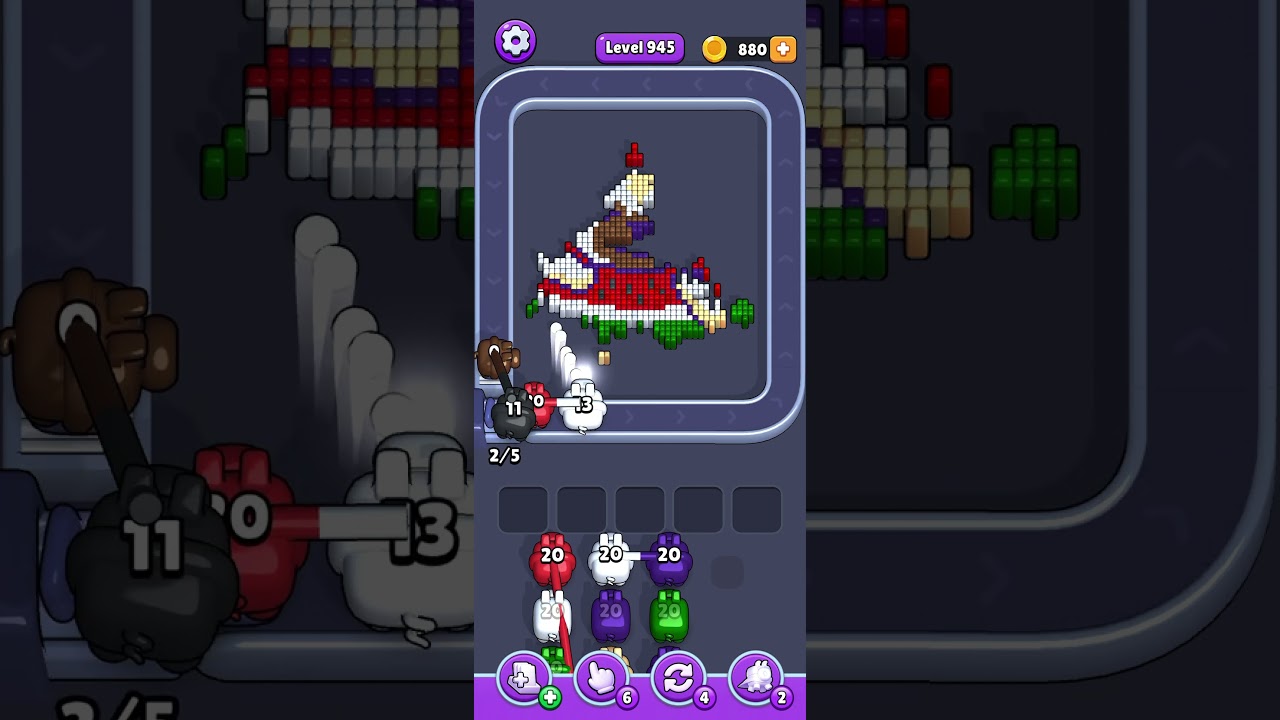Use the super shooter booster with 2 left
This screenshot has height=720, width=1280.
pyautogui.click(x=755, y=679)
